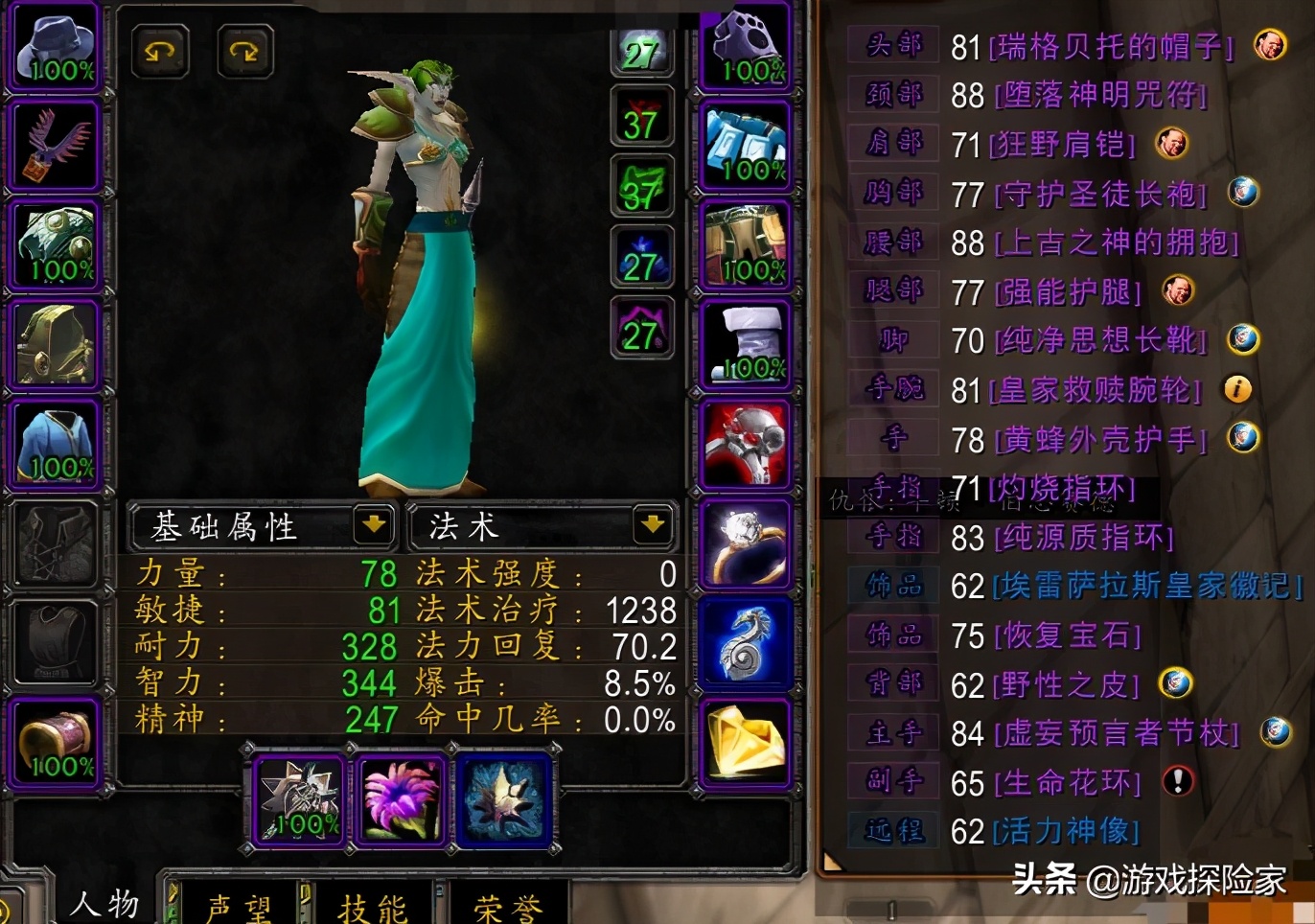Image resolution: width=1315 pixels, height=924 pixels.
Task: Click the shadow resistance icon
Action: 641,326
